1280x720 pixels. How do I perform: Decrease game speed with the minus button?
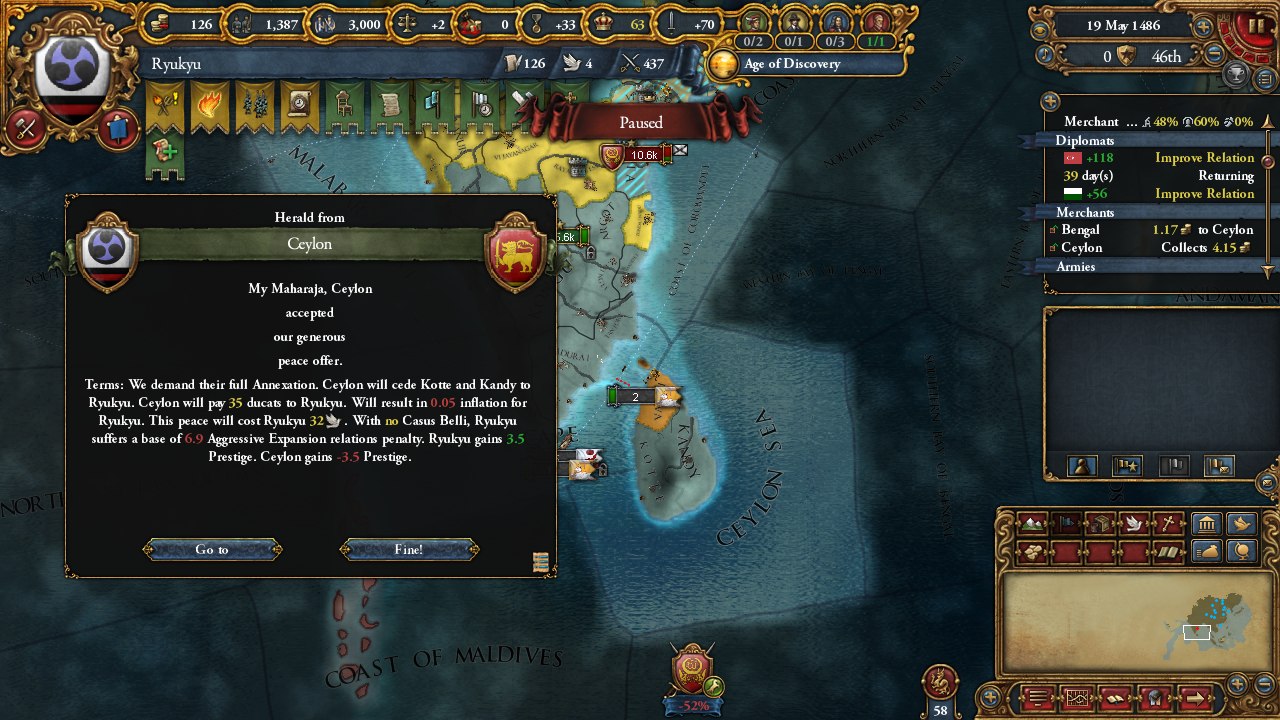[1214, 56]
